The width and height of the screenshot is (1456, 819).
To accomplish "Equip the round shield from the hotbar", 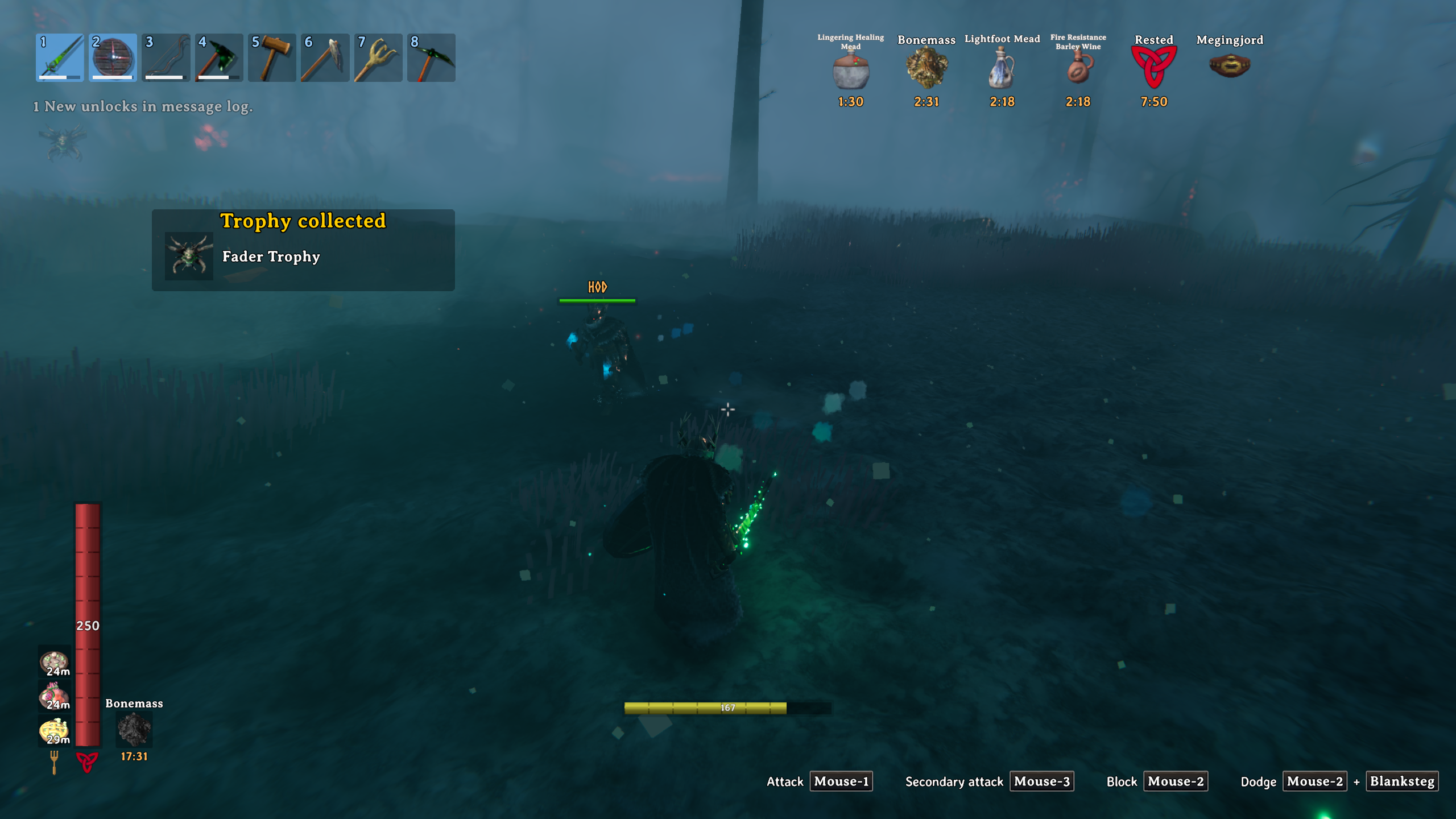I will coord(113,57).
